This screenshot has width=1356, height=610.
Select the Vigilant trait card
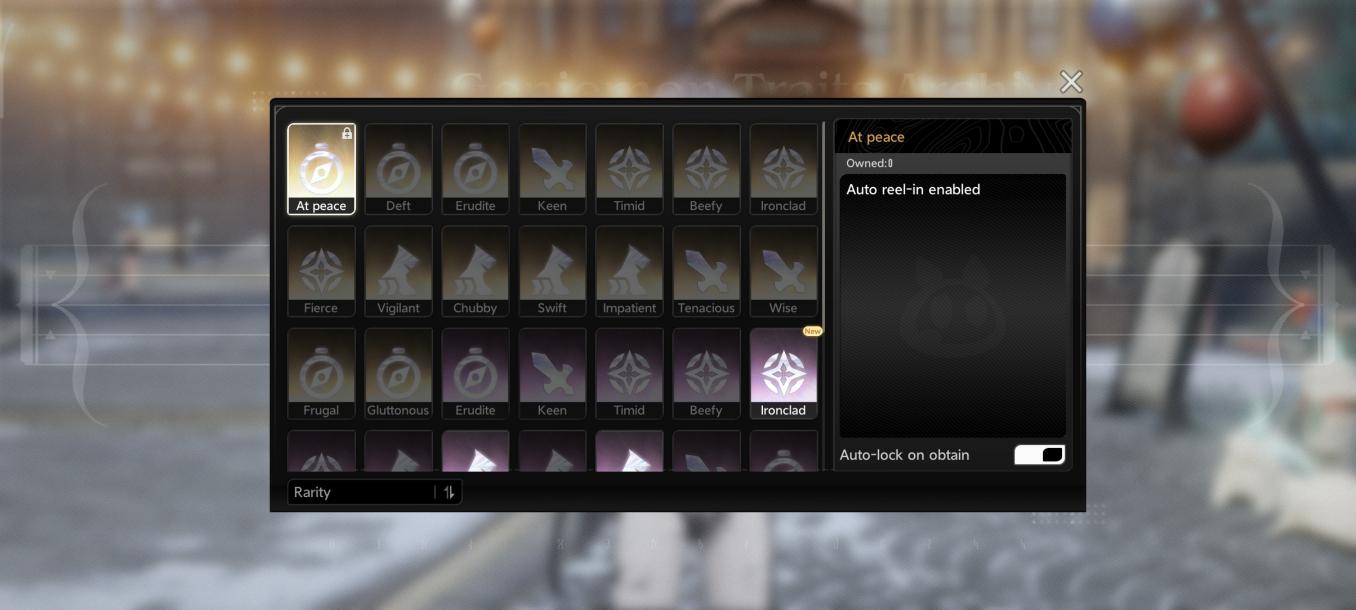click(398, 270)
